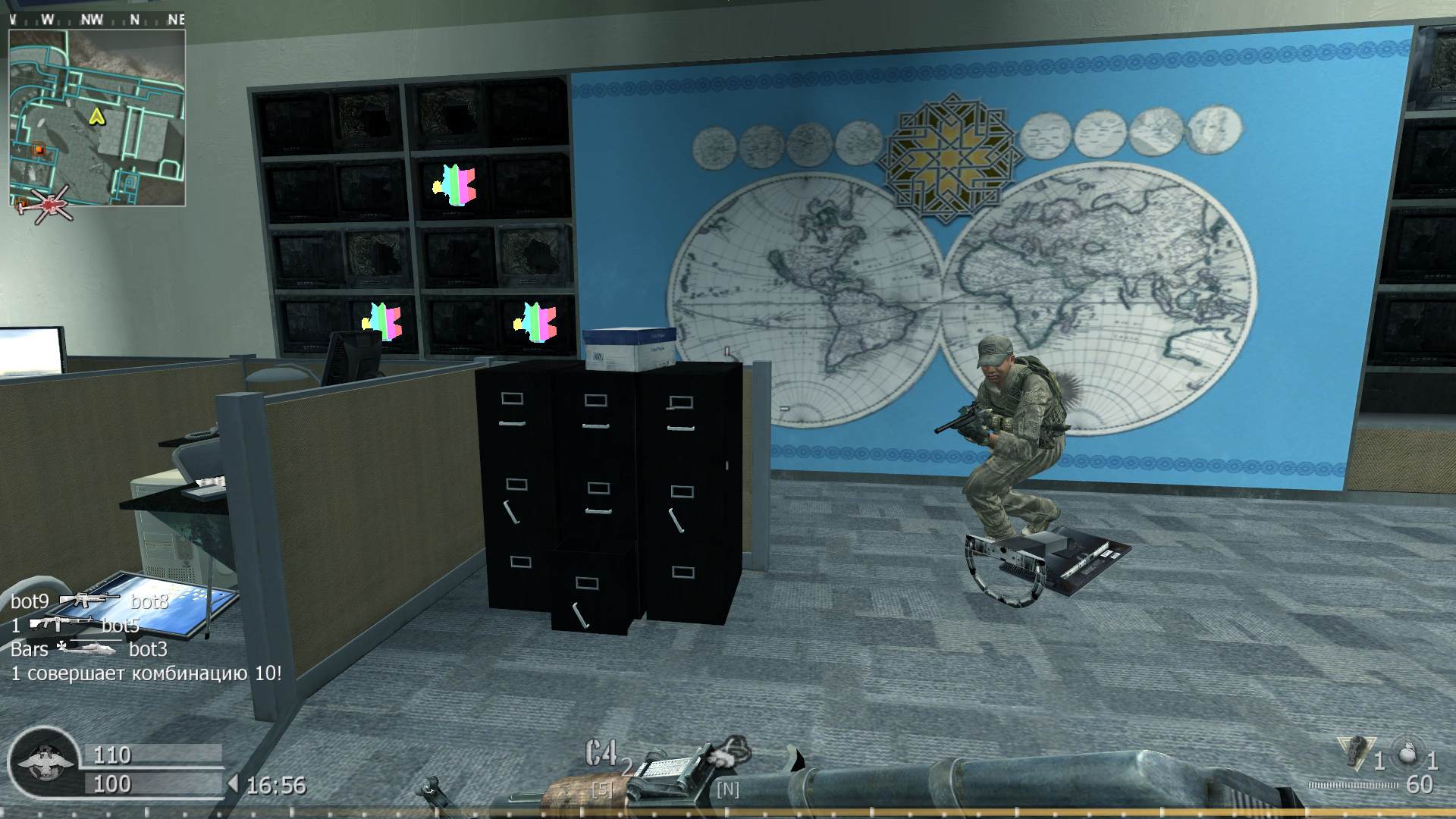Screen dimensions: 1456x819
Task: Click the eagle rank emblem beside the health bar
Action: pos(45,762)
